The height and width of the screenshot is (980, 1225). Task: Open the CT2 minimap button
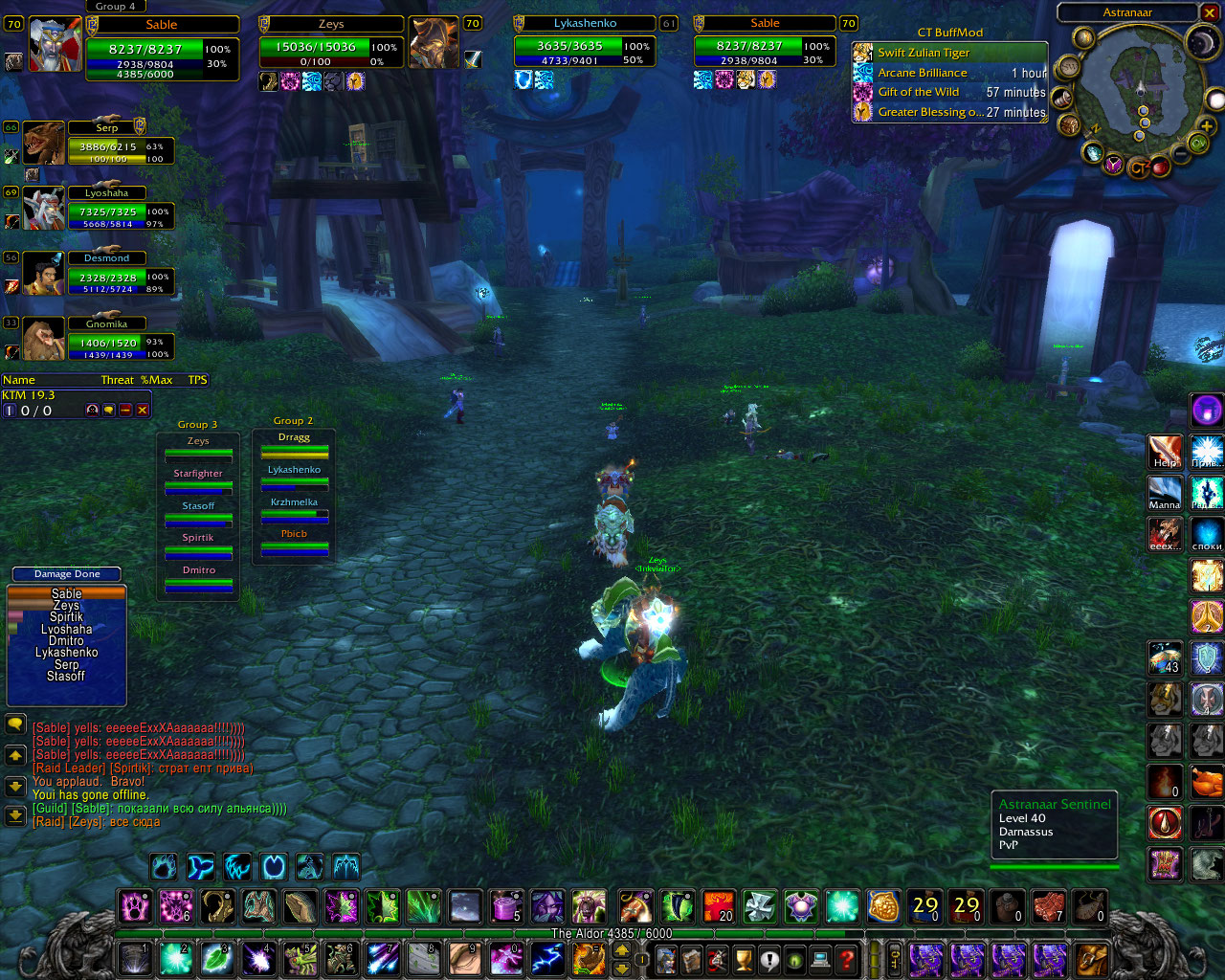point(1139,168)
